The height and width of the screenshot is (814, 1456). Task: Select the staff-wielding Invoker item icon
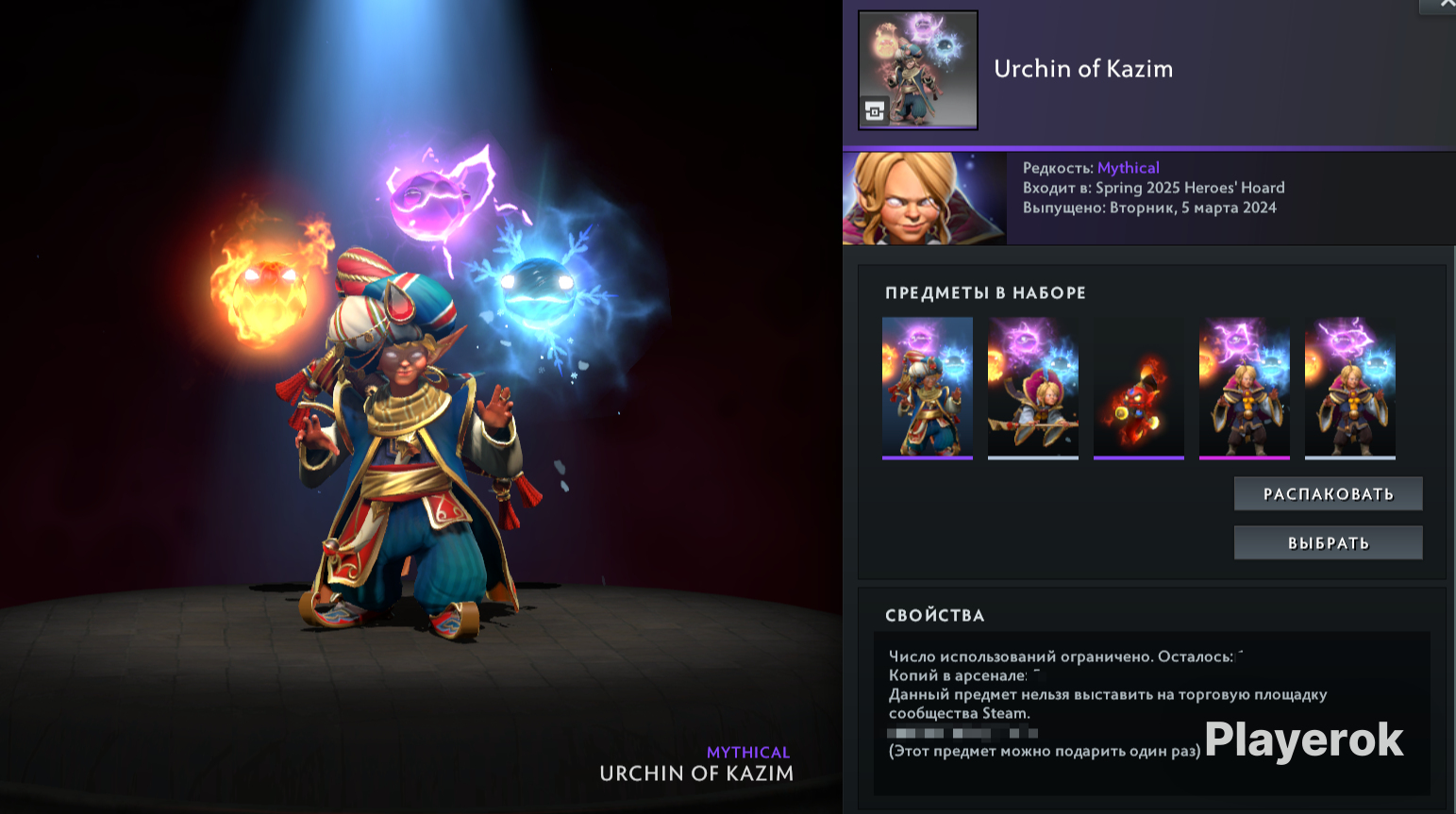click(1033, 385)
